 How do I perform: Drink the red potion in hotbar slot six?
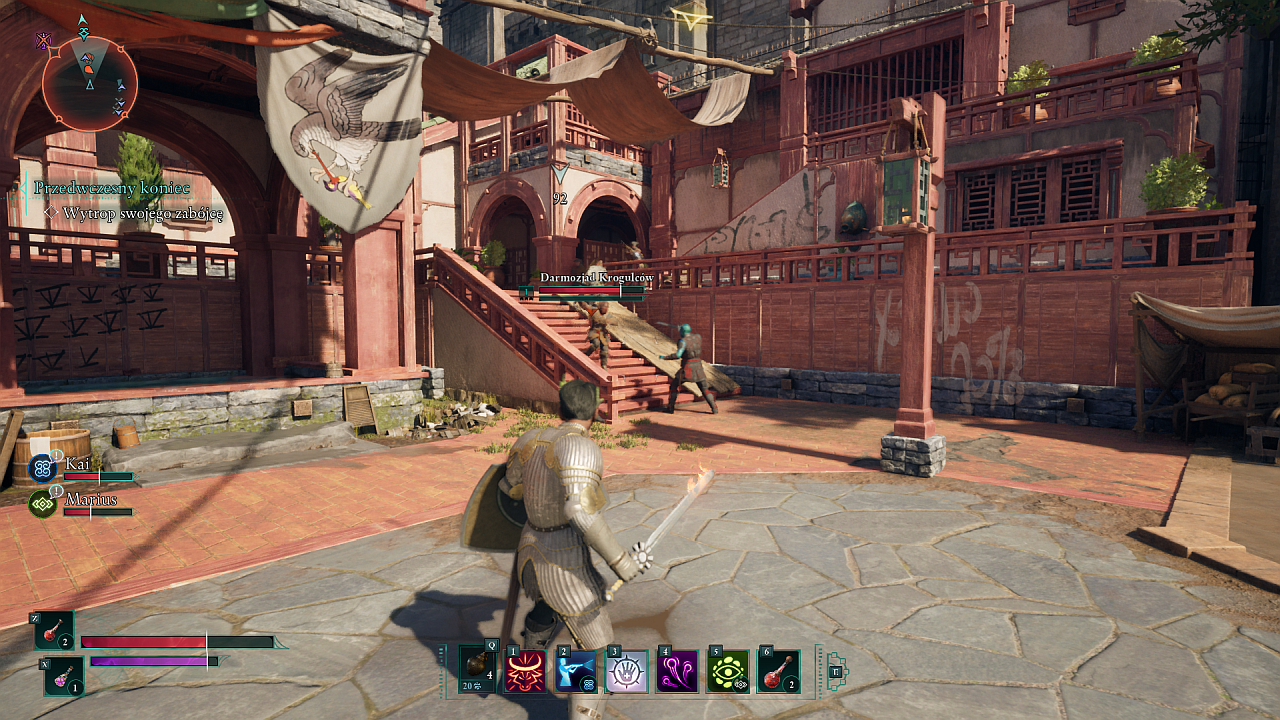click(x=778, y=671)
